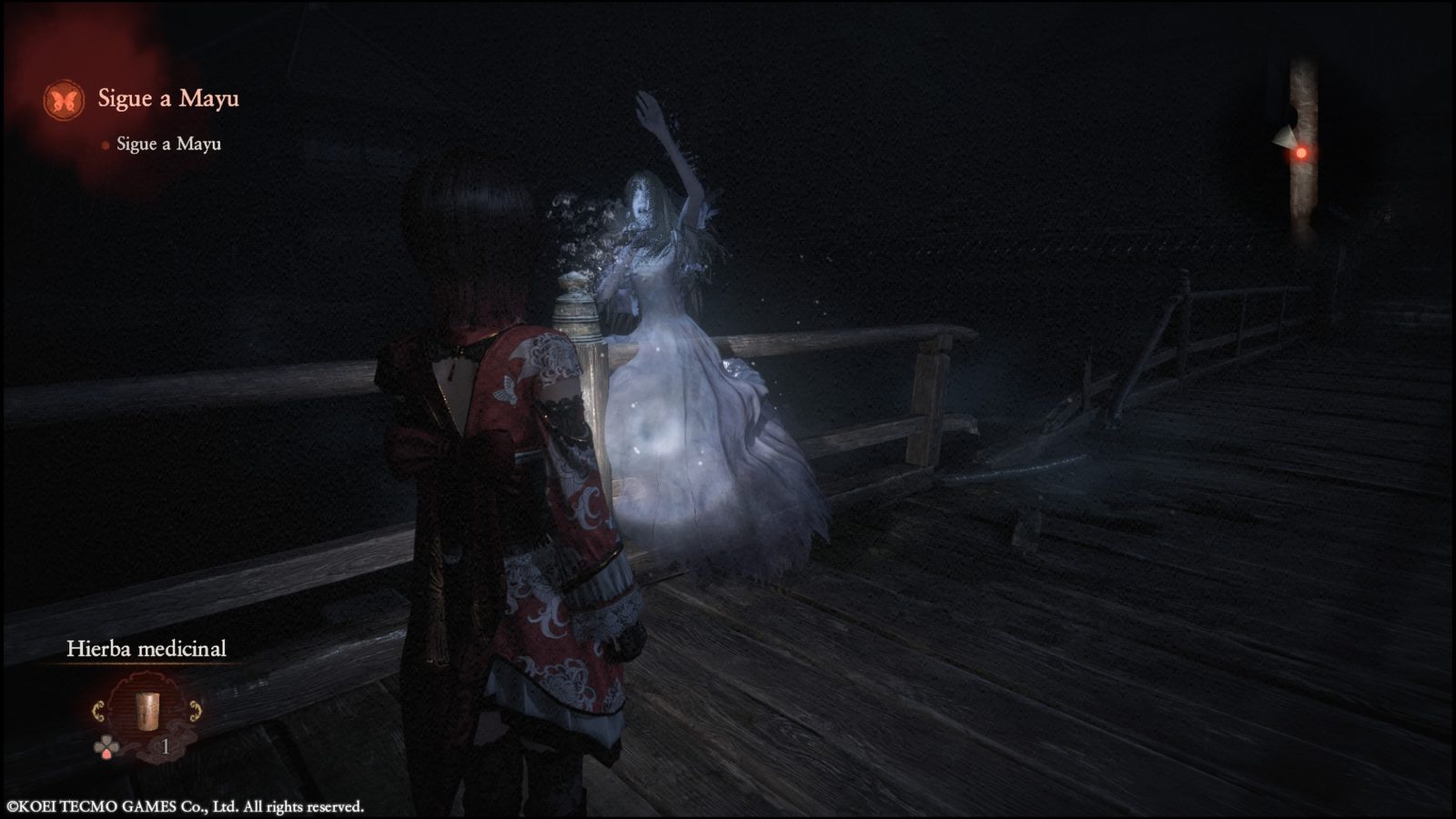Click the left gold arrow to cycle items
The width and height of the screenshot is (1456, 819).
pos(97,710)
